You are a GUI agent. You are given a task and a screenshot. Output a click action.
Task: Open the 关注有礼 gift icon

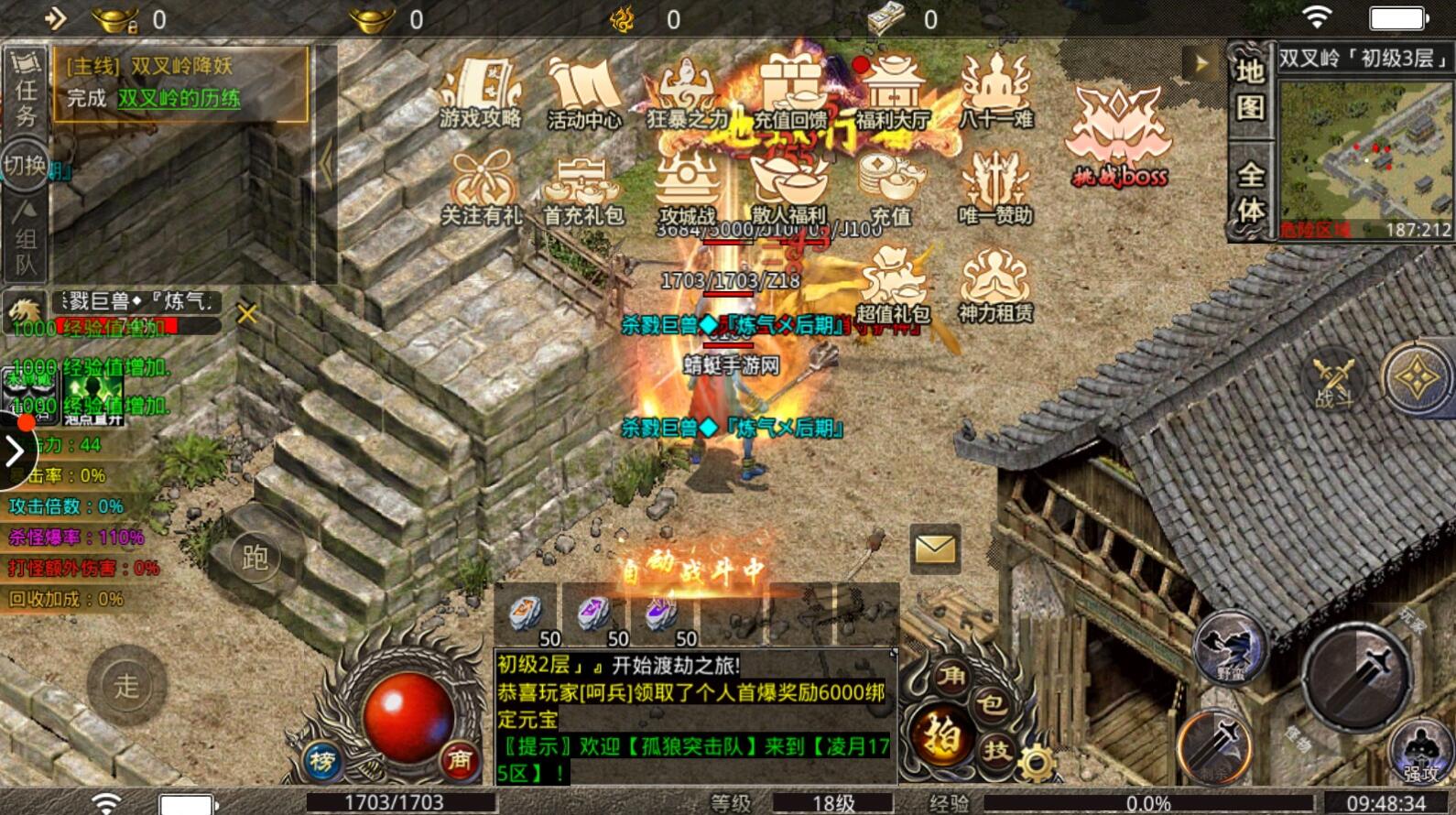click(481, 190)
